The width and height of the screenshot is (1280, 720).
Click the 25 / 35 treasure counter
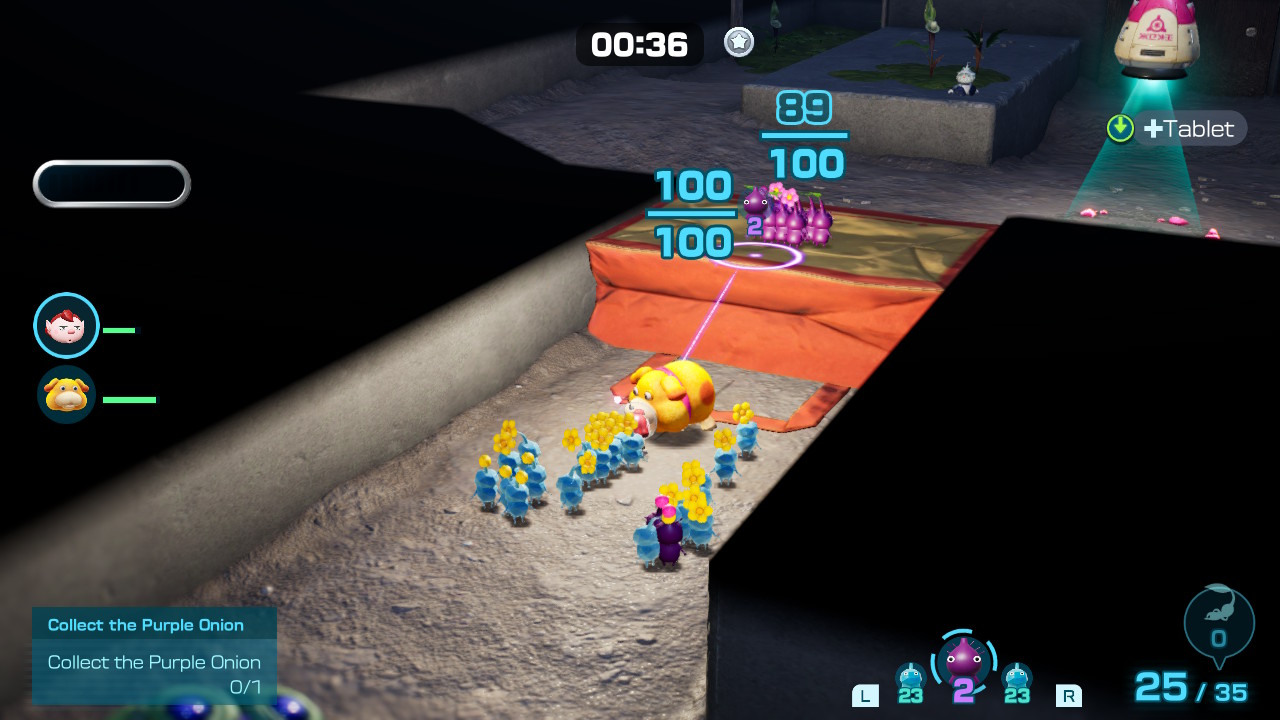(x=1192, y=688)
